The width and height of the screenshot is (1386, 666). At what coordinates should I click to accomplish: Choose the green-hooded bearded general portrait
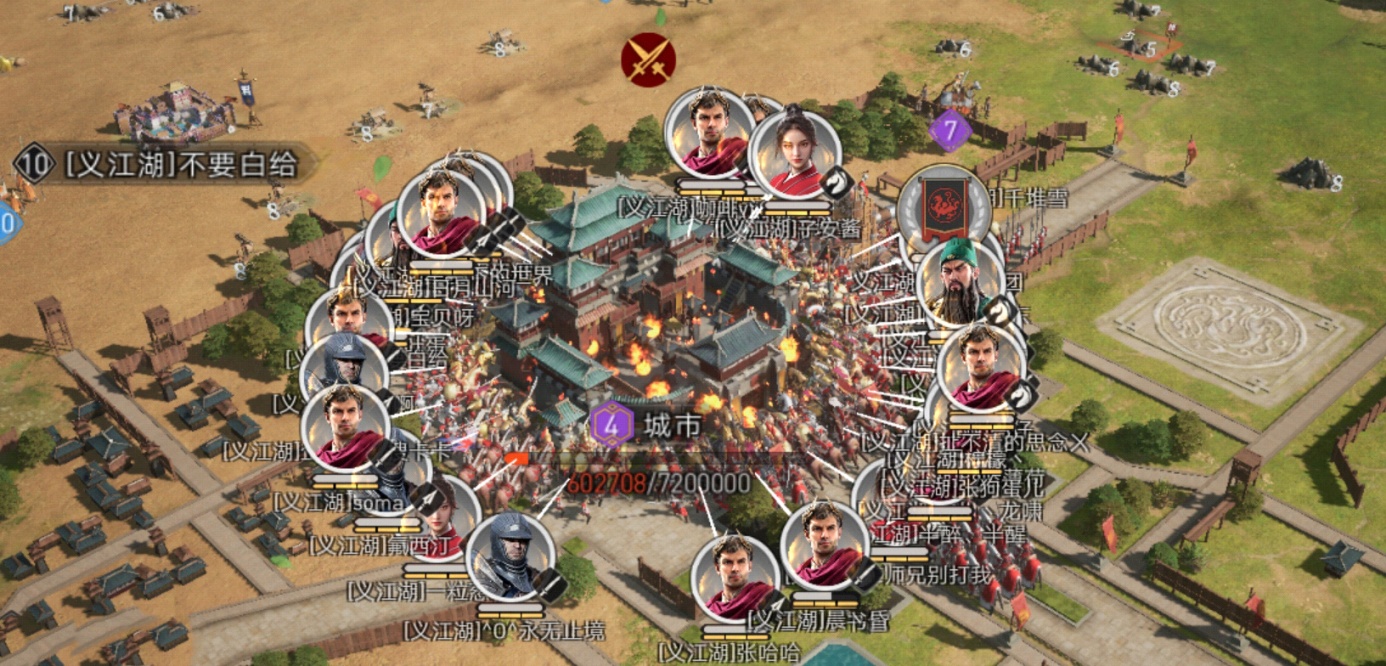pyautogui.click(x=959, y=284)
